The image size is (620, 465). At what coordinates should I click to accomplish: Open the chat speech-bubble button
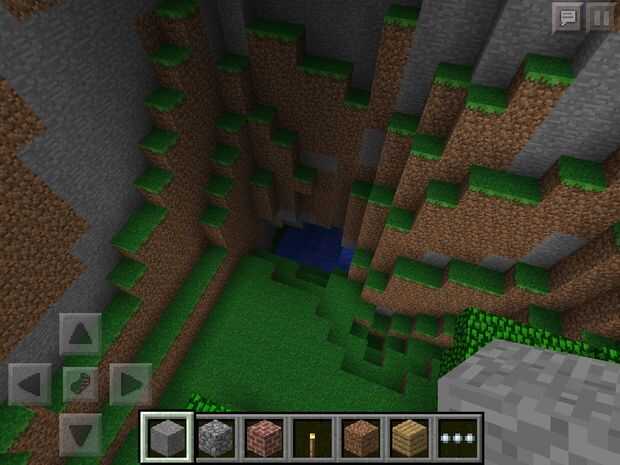coord(566,17)
